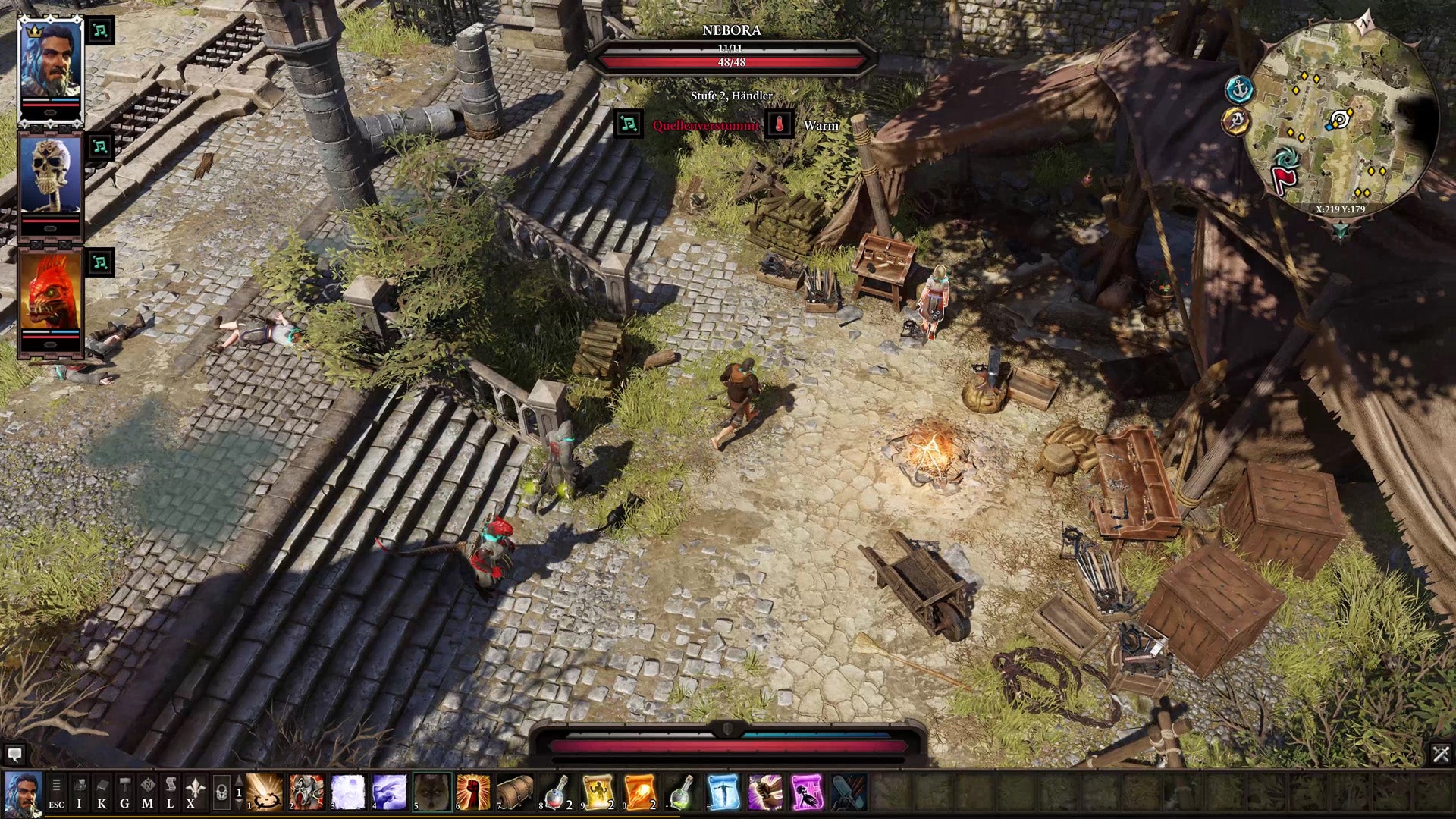Cast the wolf summon skill in hotbar slot 5
The image size is (1456, 819).
[x=432, y=792]
